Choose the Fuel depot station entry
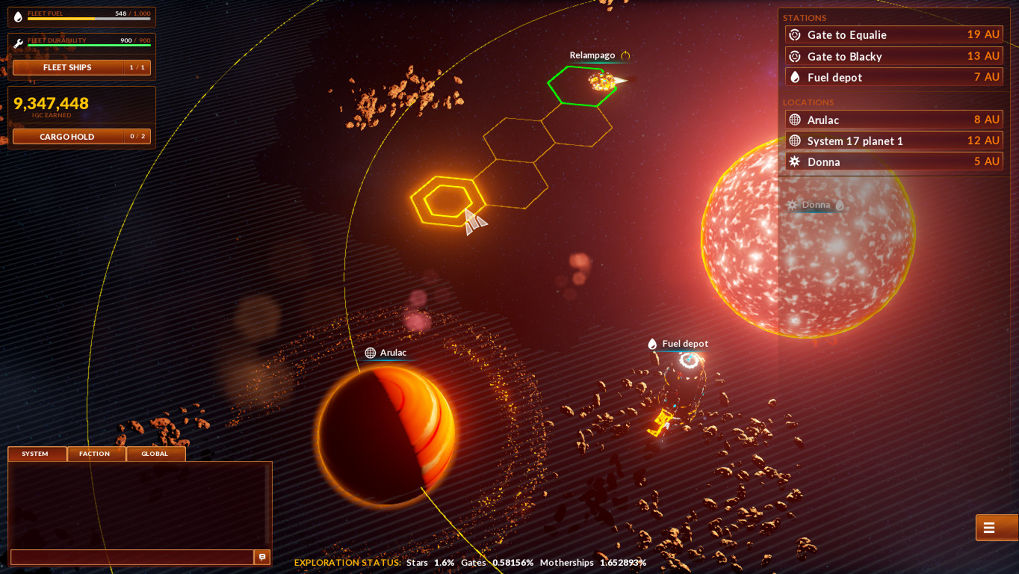The width and height of the screenshot is (1019, 574). point(893,77)
